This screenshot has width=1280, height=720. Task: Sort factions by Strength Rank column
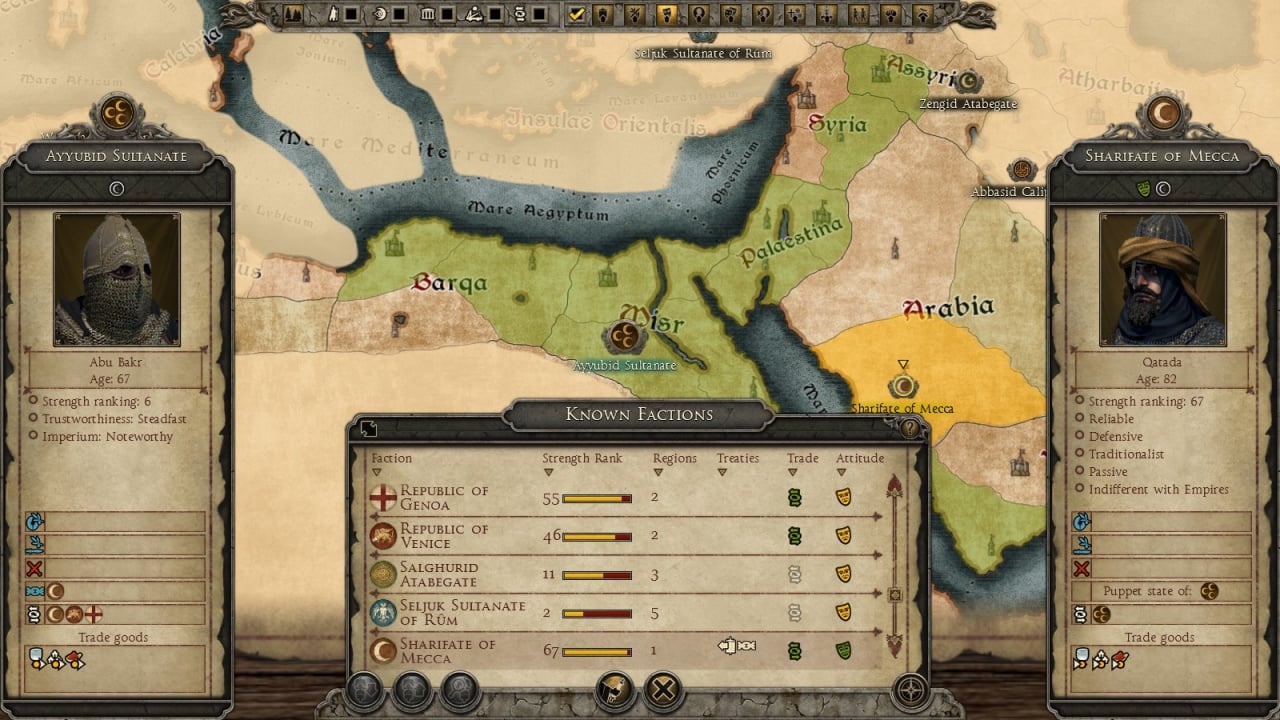pos(582,459)
